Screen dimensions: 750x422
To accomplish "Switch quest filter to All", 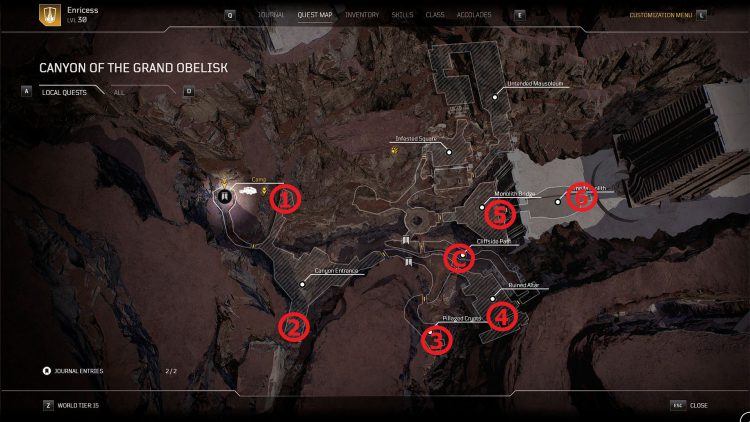I will click(x=119, y=92).
